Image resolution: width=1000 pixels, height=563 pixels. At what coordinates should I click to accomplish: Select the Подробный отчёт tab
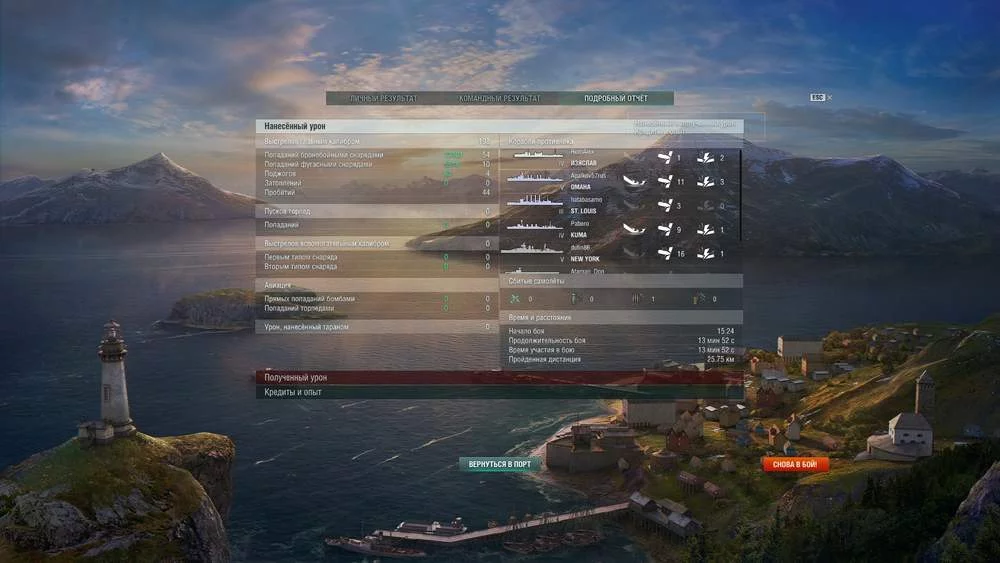pos(616,98)
